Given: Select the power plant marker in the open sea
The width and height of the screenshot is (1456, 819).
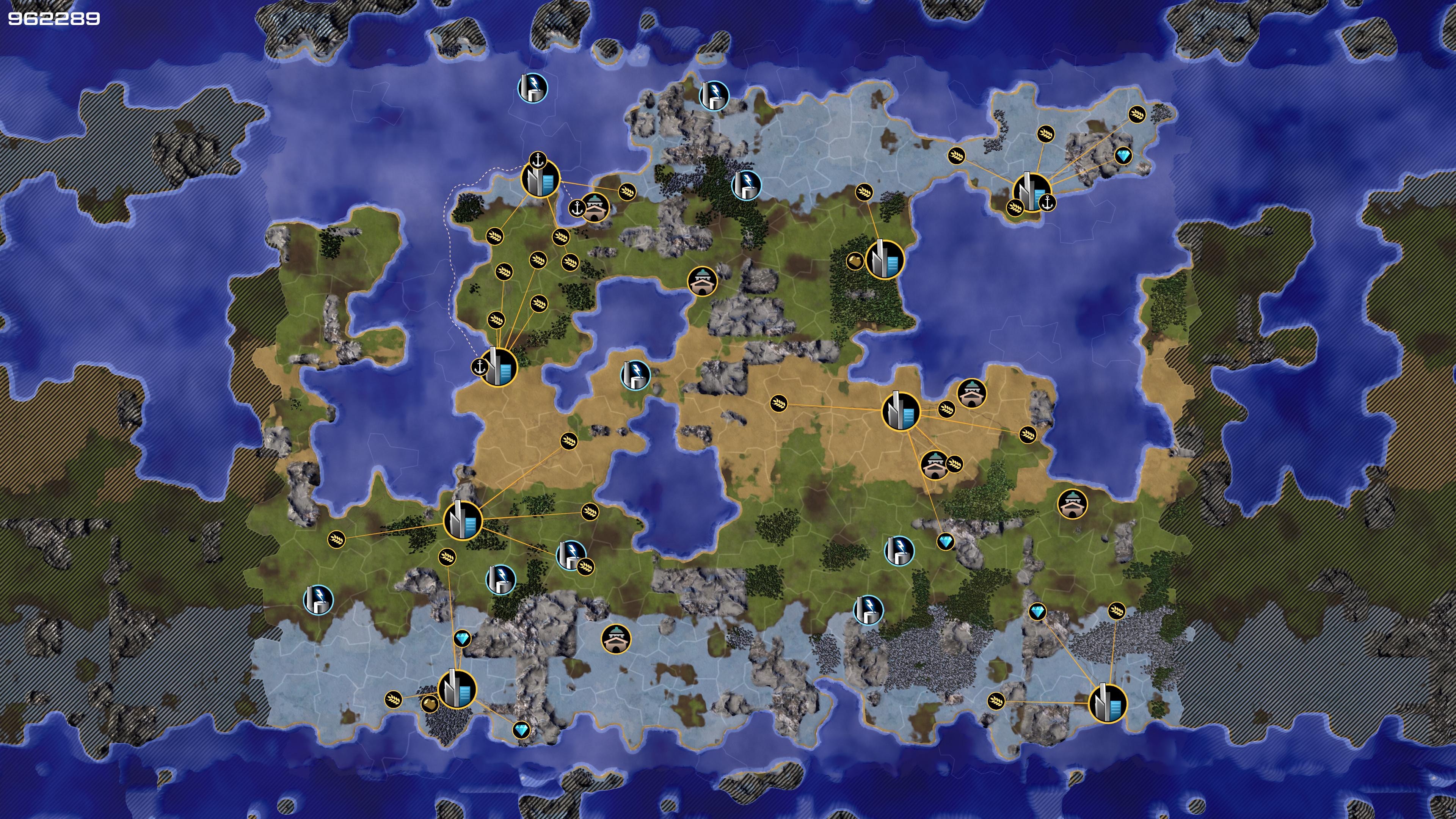Looking at the screenshot, I should [532, 88].
